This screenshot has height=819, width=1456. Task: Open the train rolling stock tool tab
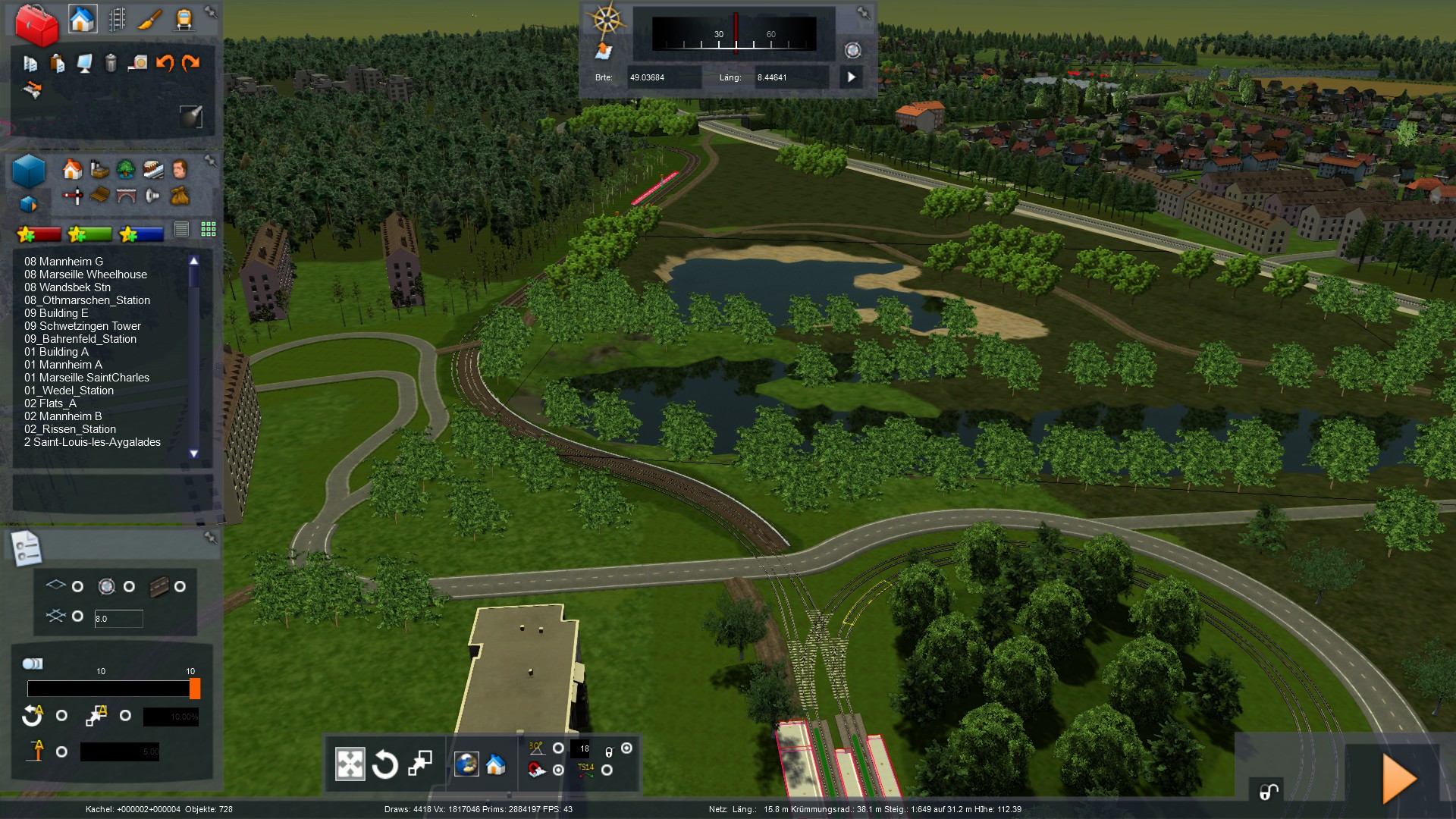point(184,19)
